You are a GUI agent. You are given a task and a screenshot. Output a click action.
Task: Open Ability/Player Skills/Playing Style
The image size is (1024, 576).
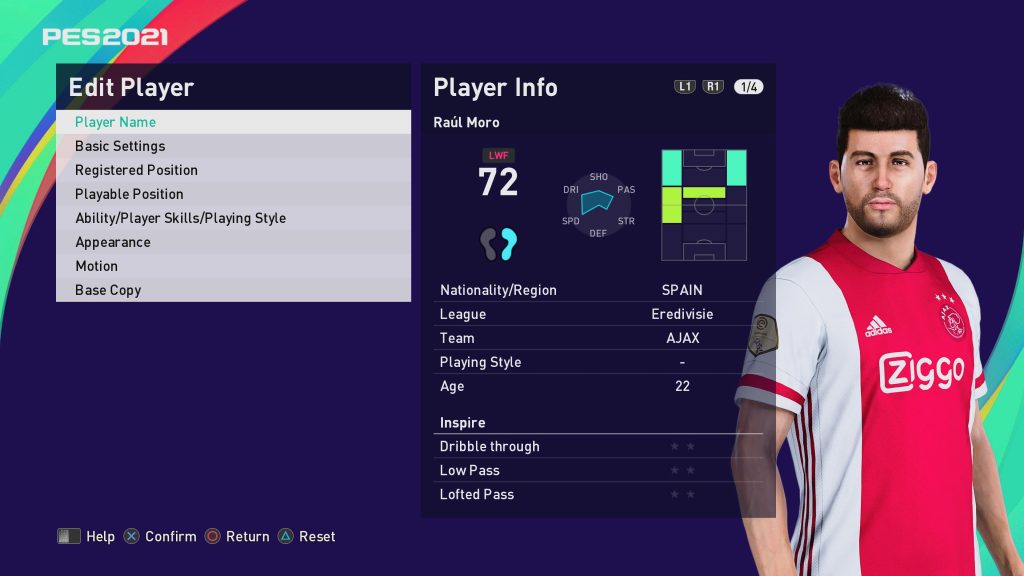point(233,218)
